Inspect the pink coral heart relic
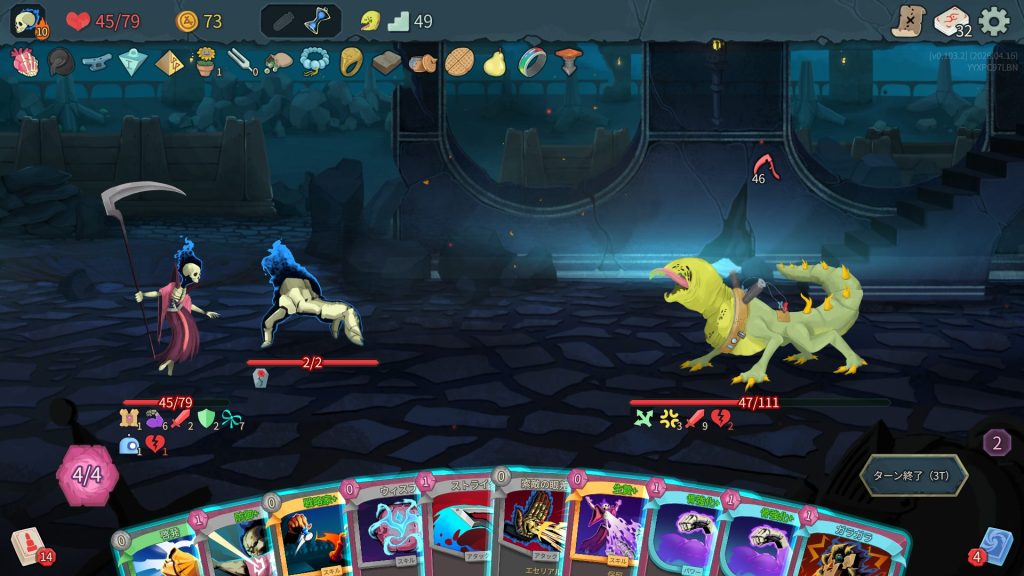 [24, 62]
